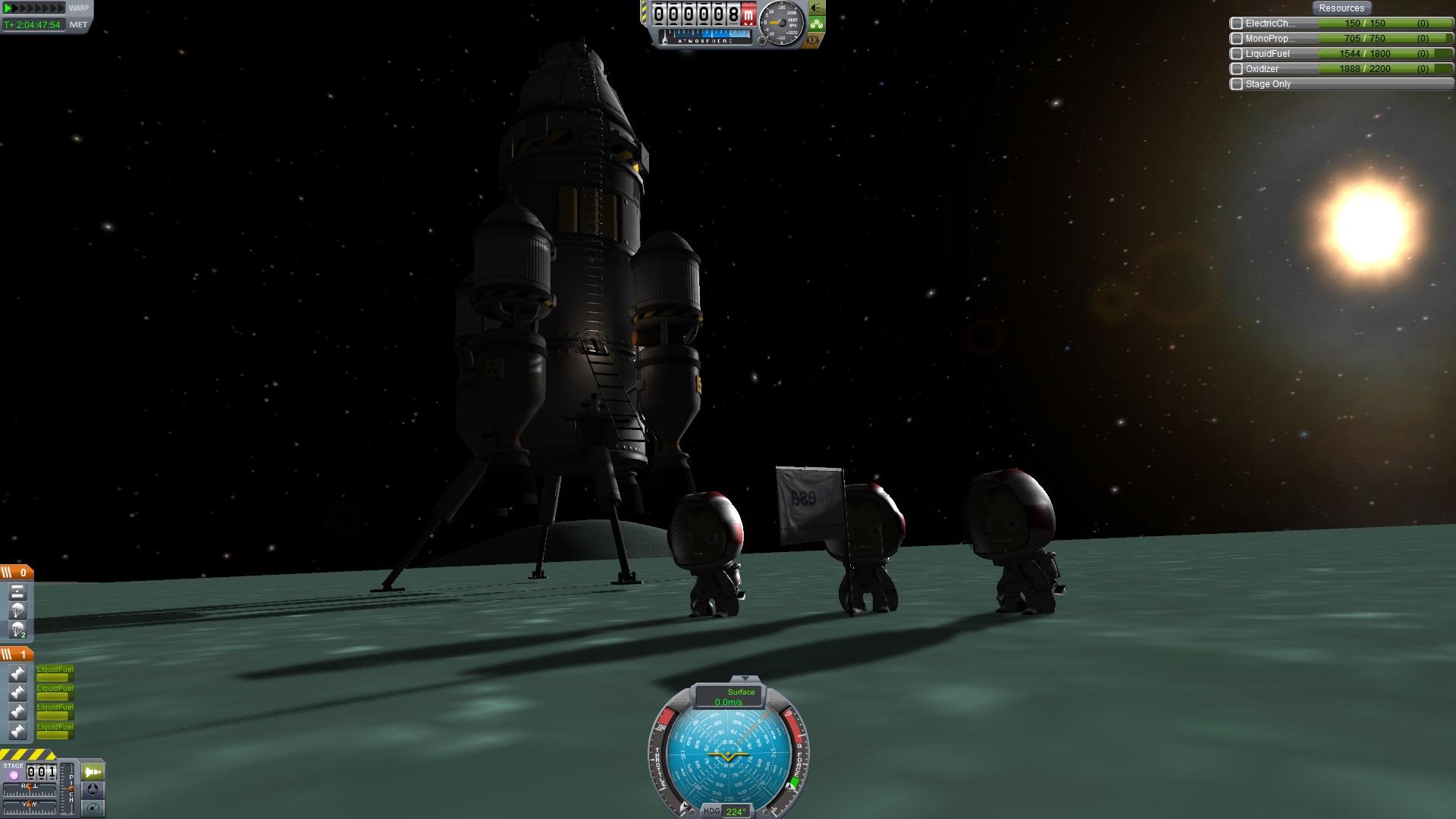This screenshot has width=1456, height=819.
Task: Select the numbered parachute group icon
Action: pyautogui.click(x=17, y=629)
